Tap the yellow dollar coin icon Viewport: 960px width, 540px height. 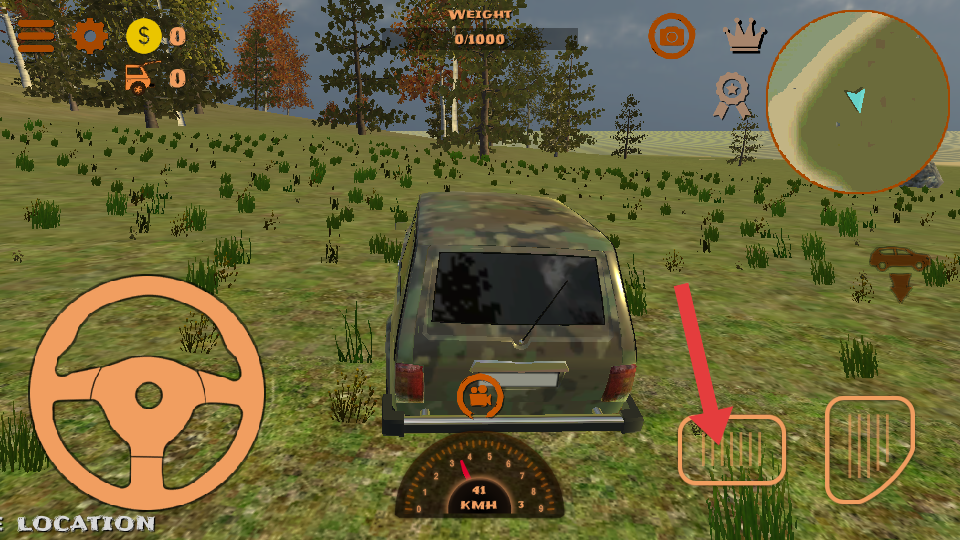[x=144, y=37]
